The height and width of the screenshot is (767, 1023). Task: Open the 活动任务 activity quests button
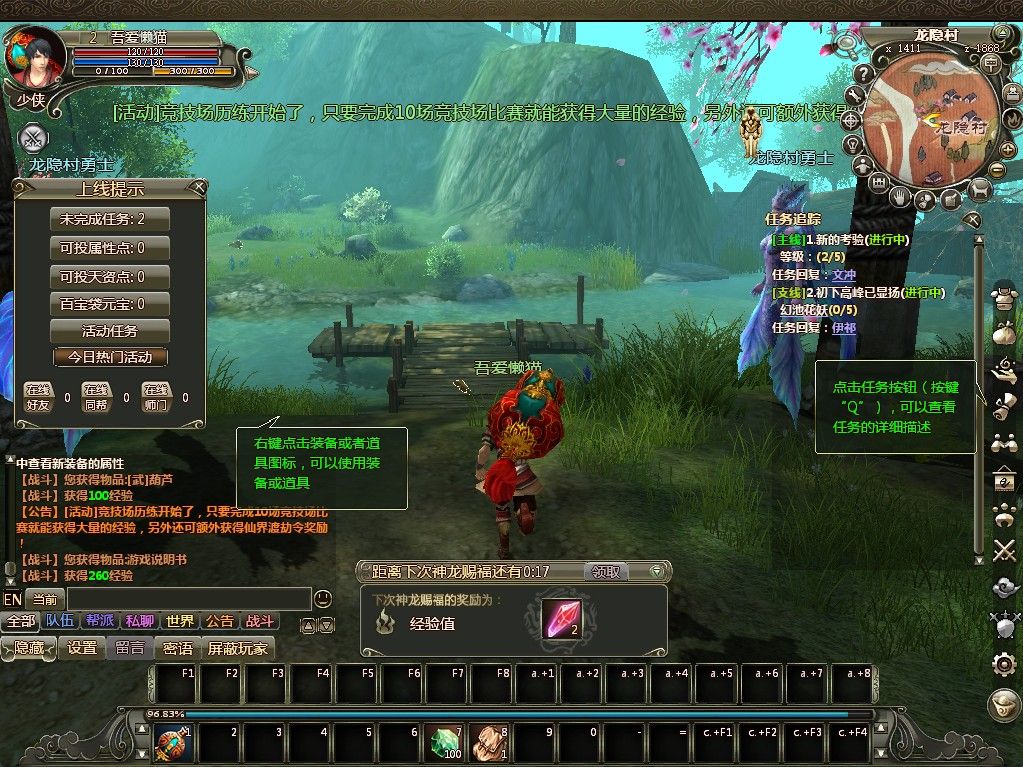(109, 331)
